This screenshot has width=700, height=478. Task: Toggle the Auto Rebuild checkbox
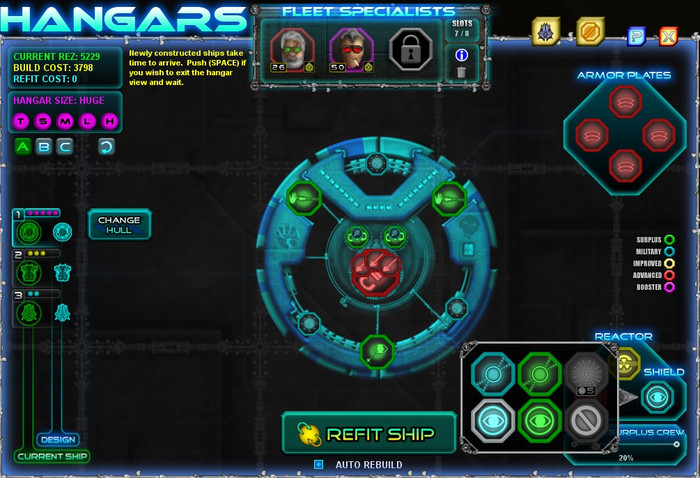click(319, 464)
